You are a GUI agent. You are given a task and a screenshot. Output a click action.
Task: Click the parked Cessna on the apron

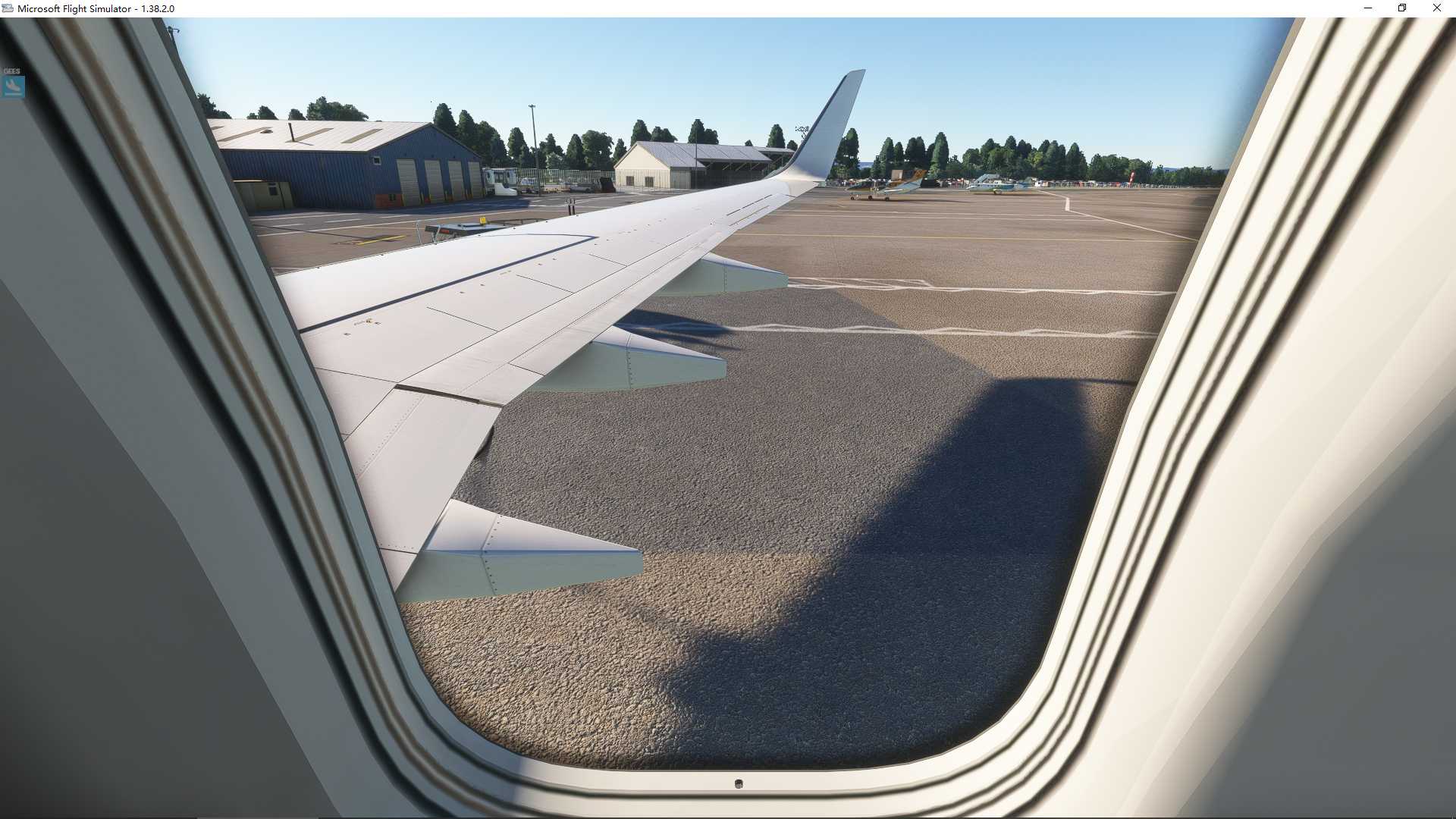pos(993,186)
